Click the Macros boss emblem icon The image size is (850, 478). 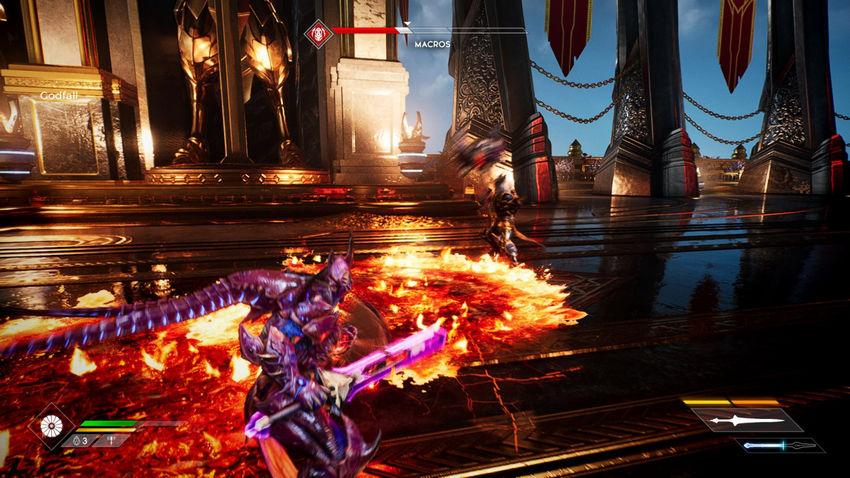[x=318, y=32]
